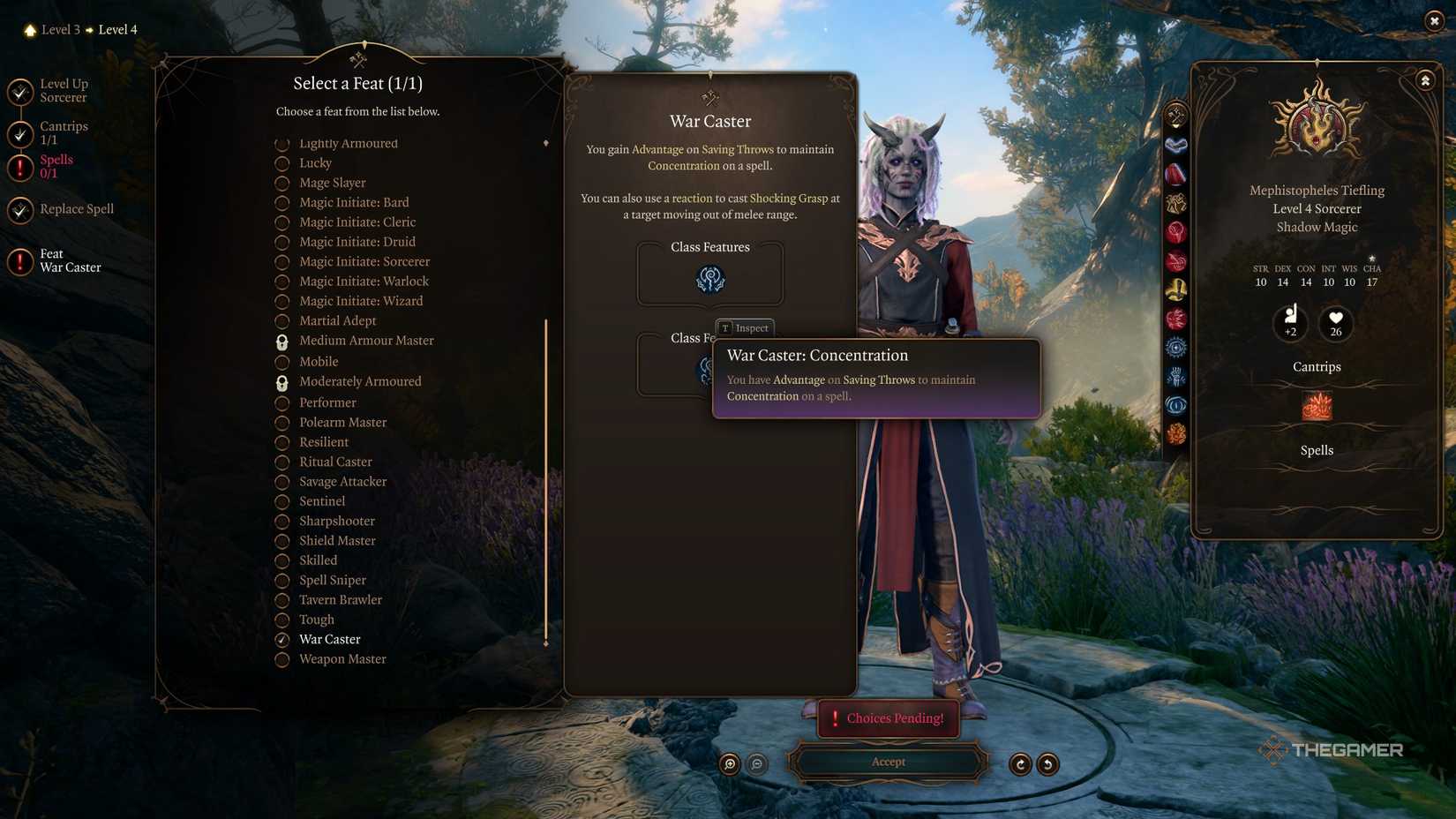Click the redo arrow beside the undo icon

click(x=1048, y=764)
